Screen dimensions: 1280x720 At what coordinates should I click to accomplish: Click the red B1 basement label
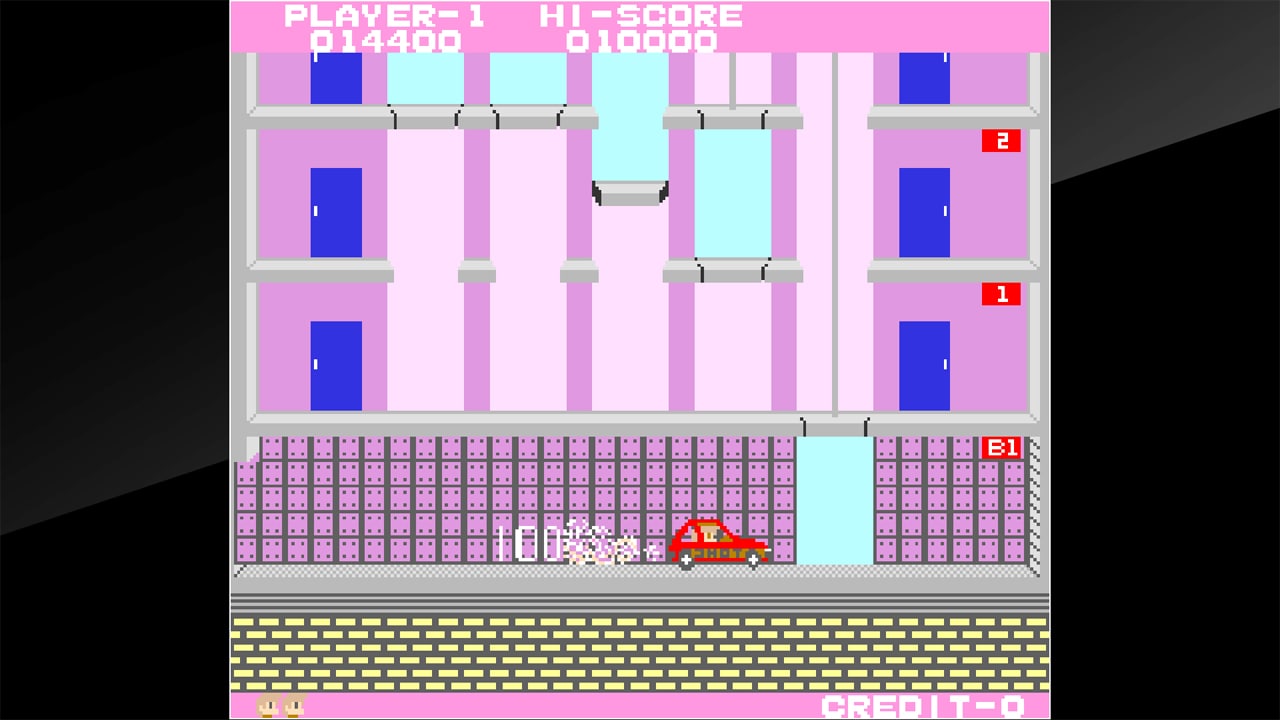[x=1001, y=448]
